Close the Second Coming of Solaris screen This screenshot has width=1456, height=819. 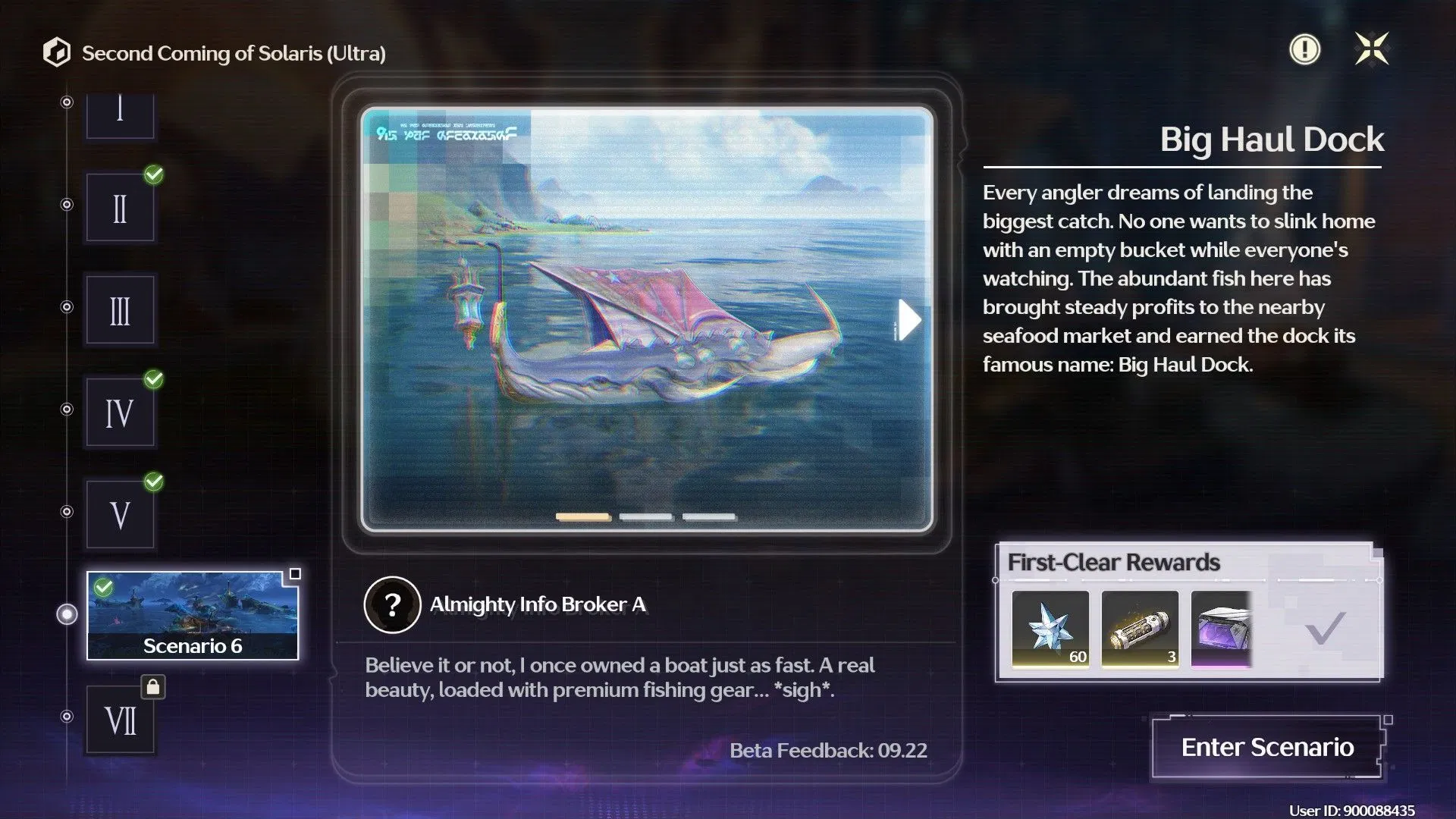tap(1372, 49)
